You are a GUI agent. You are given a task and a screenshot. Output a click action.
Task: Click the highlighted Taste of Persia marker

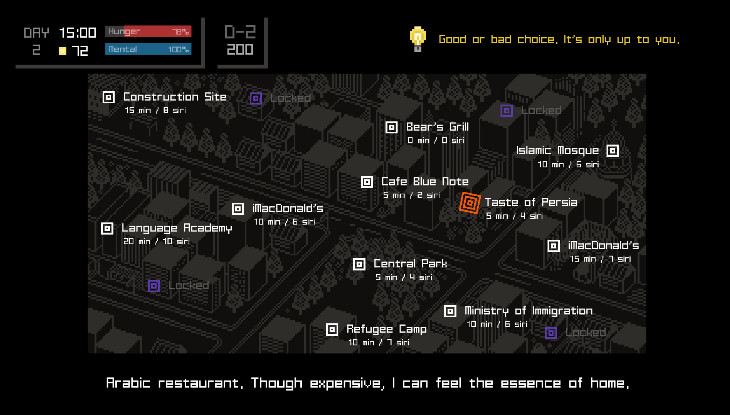pos(469,203)
